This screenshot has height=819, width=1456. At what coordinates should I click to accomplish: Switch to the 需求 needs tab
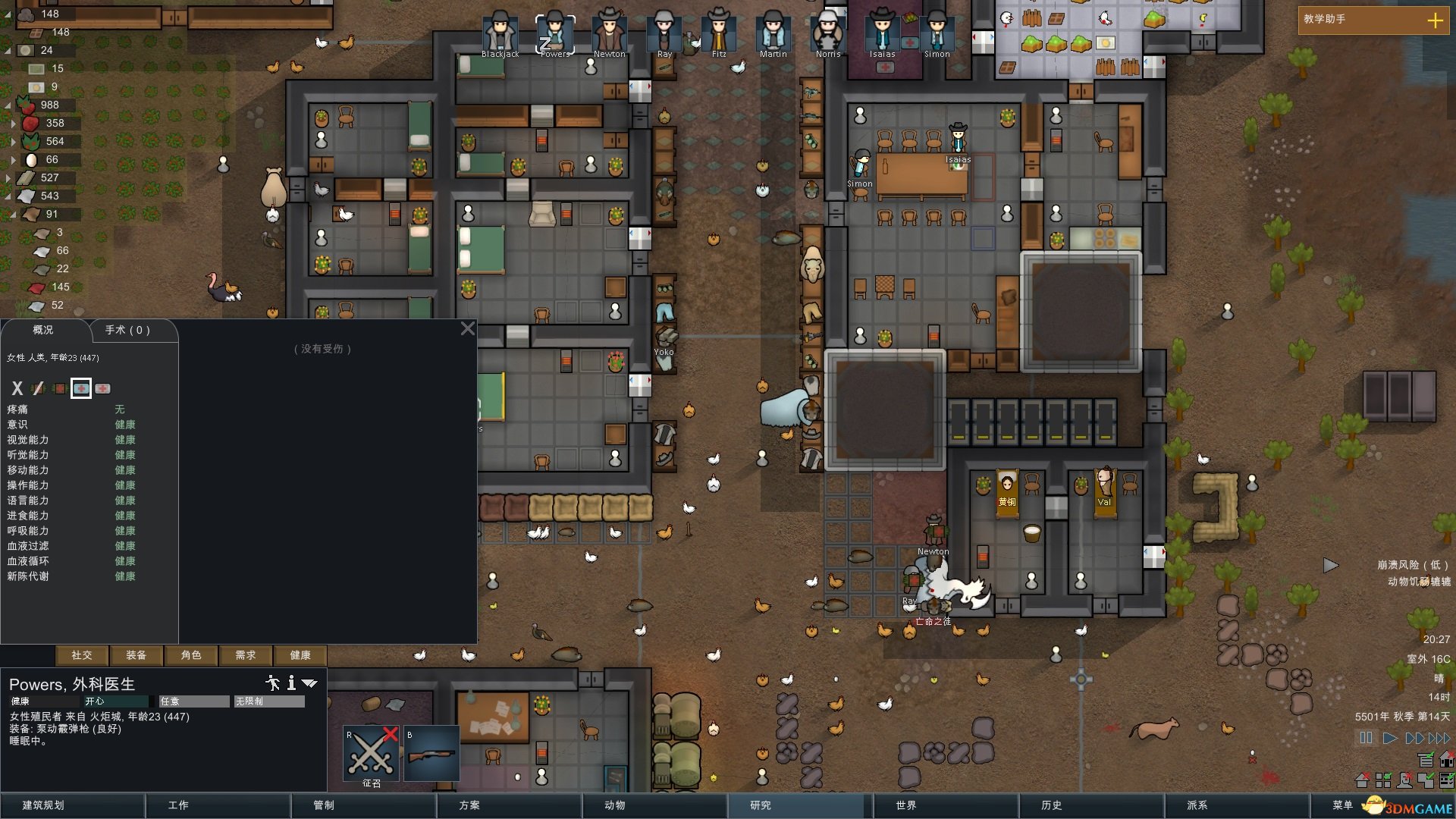[x=246, y=655]
